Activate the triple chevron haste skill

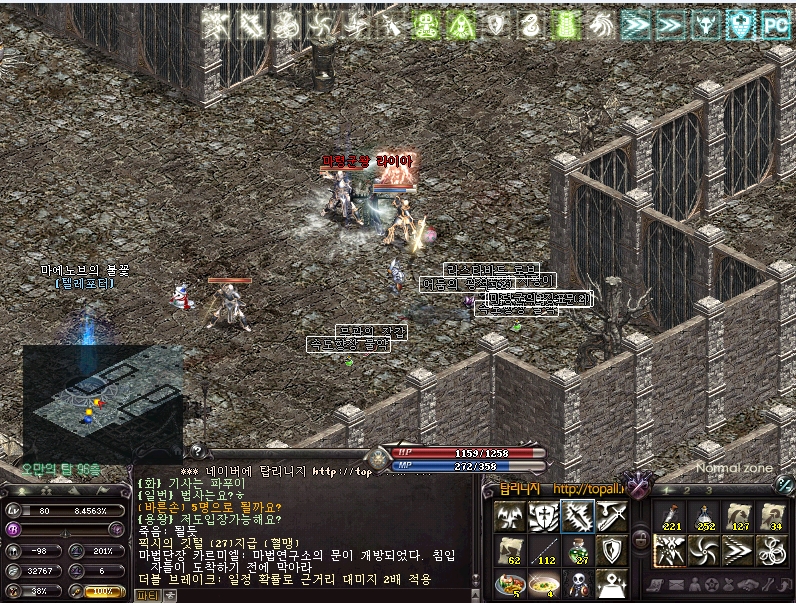738,551
